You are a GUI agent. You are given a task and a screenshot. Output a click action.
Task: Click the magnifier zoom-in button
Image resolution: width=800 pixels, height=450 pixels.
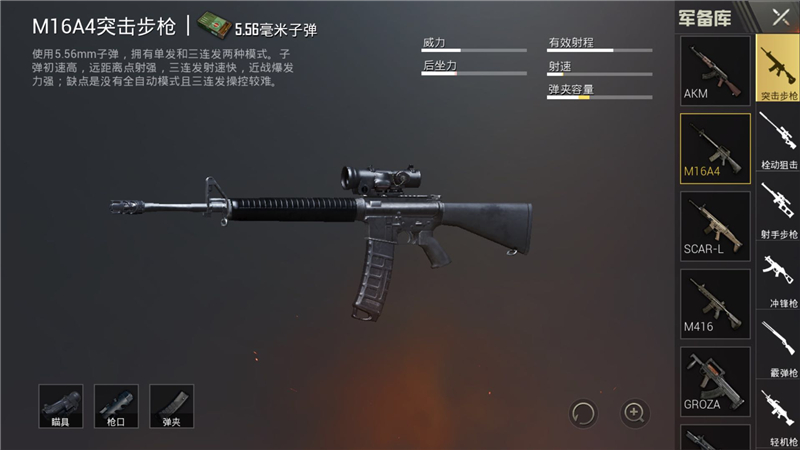tap(636, 412)
